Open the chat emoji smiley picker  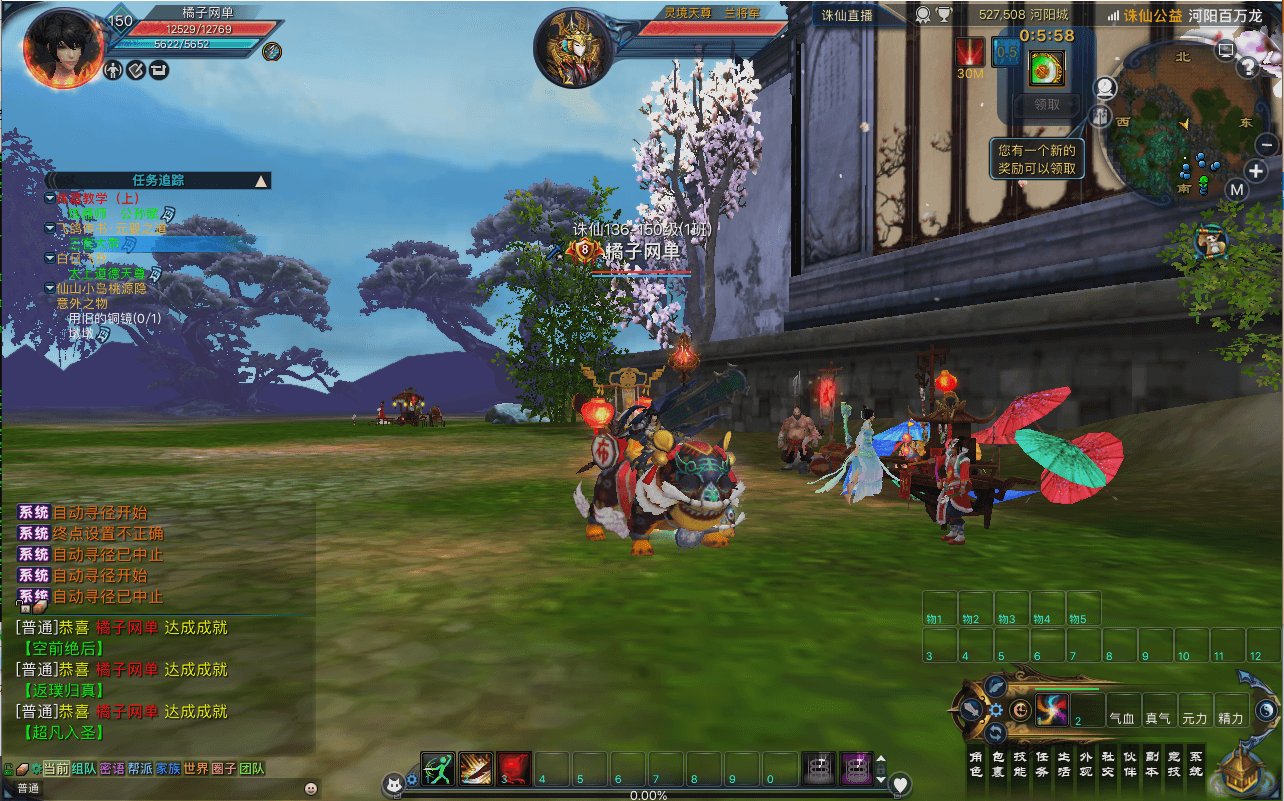(311, 788)
